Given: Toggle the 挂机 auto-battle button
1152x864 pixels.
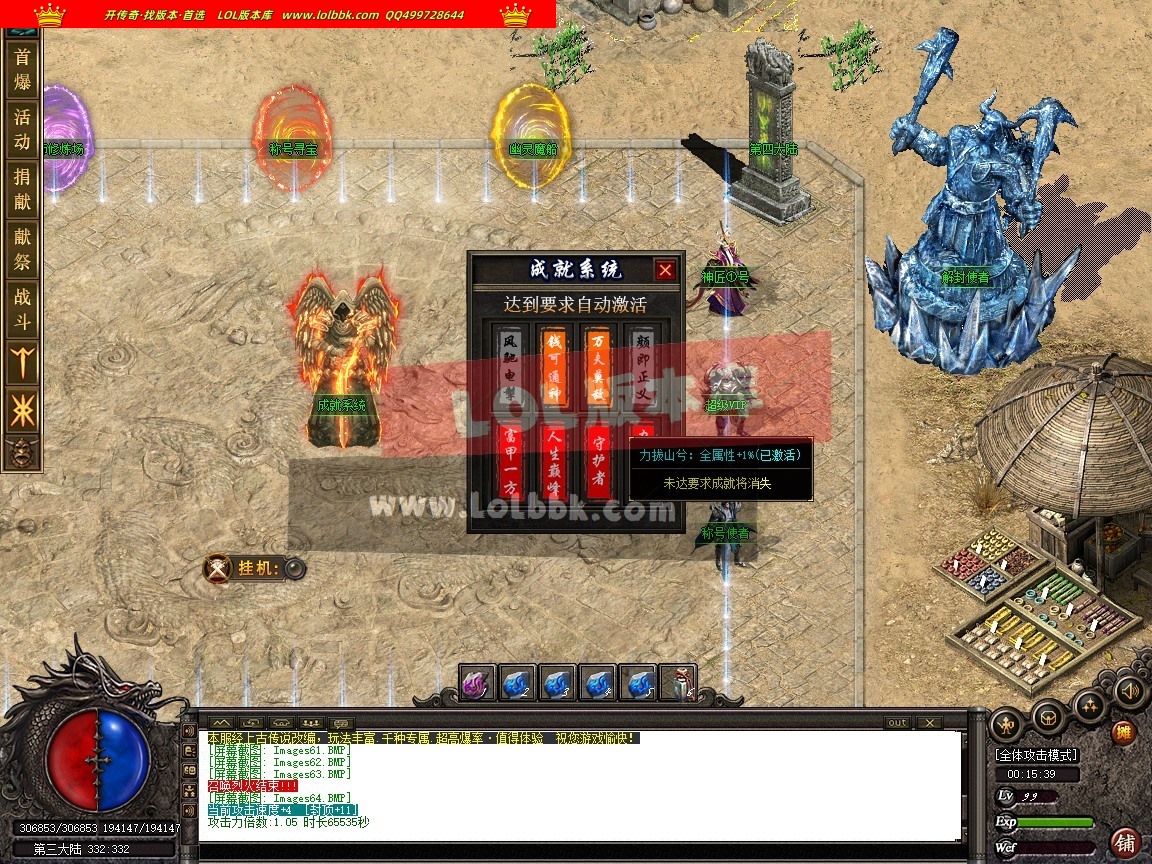Looking at the screenshot, I should (294, 569).
